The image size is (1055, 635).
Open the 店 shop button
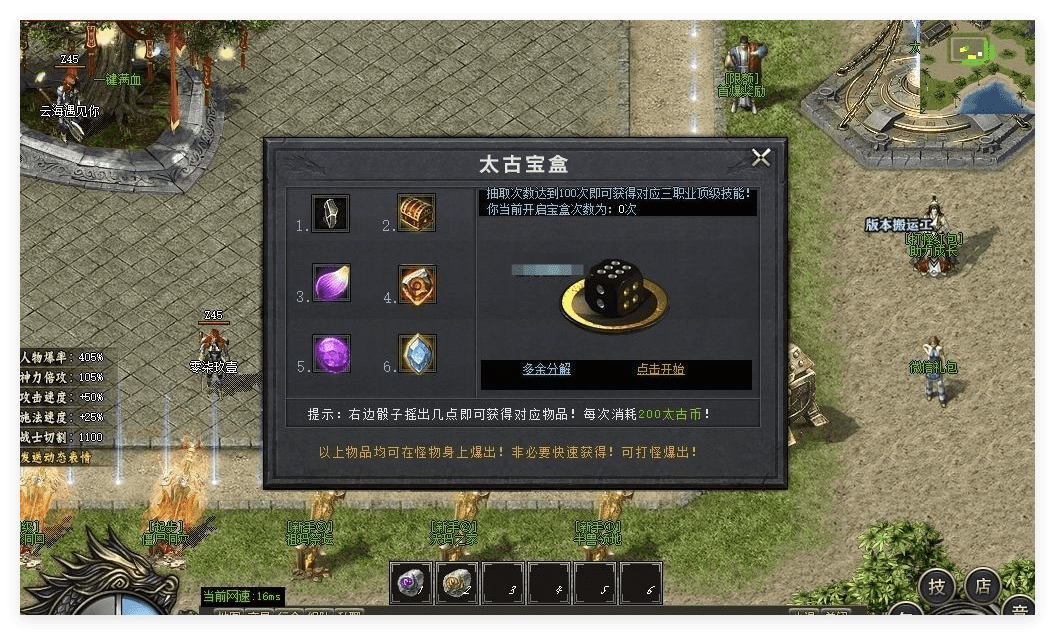click(x=983, y=587)
